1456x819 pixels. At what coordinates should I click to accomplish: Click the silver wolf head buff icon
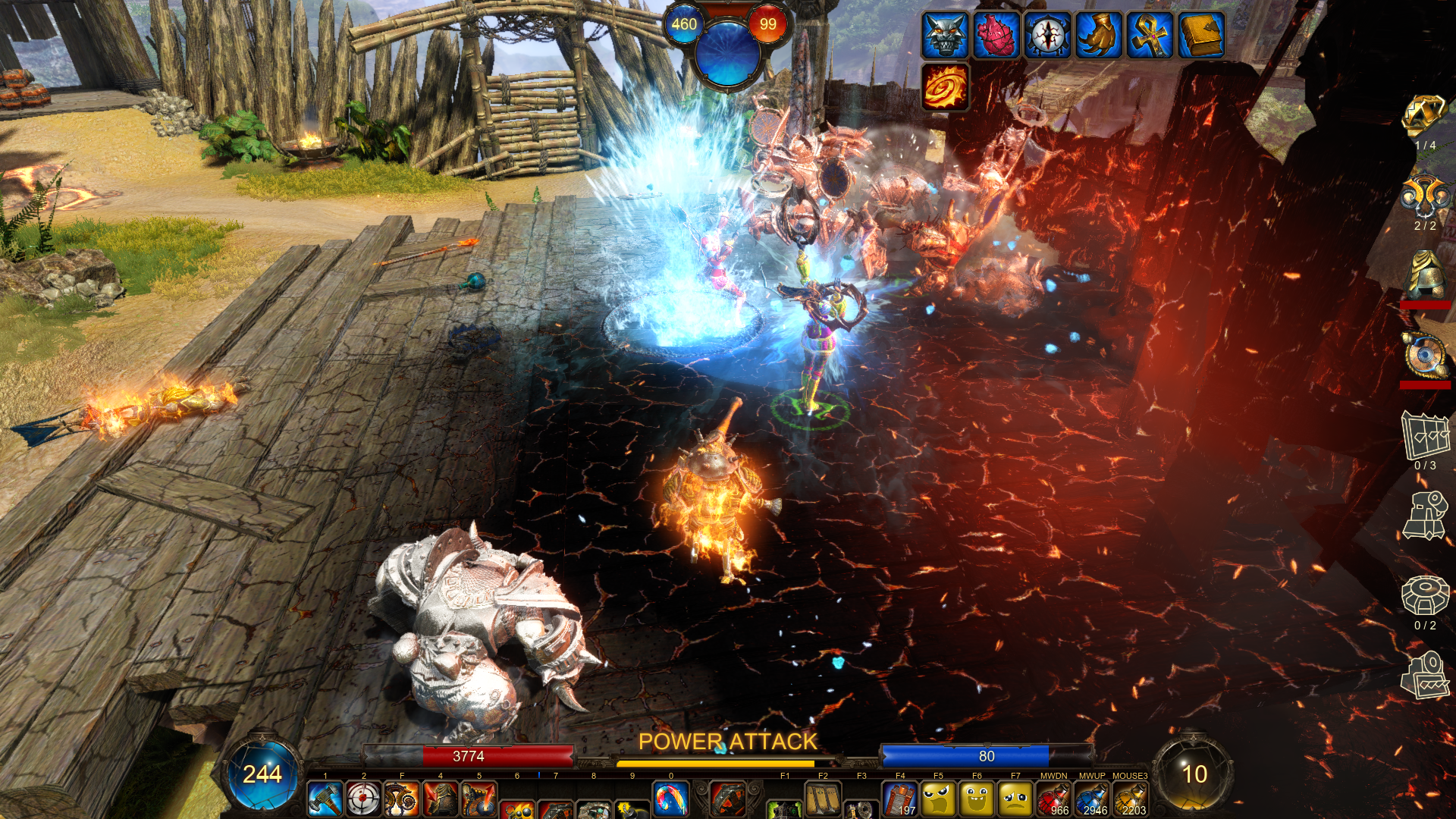click(x=945, y=35)
